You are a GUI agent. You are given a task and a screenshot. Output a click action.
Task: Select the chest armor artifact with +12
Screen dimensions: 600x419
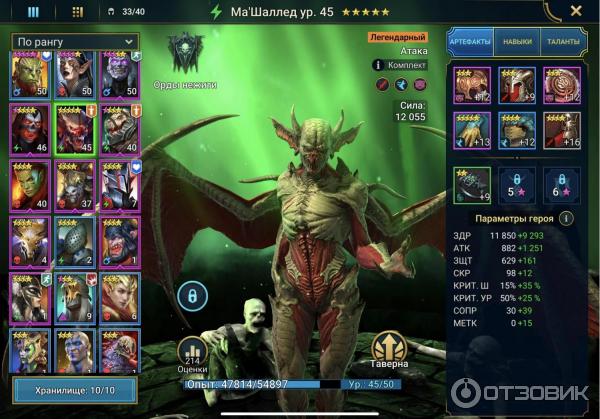(x=516, y=130)
